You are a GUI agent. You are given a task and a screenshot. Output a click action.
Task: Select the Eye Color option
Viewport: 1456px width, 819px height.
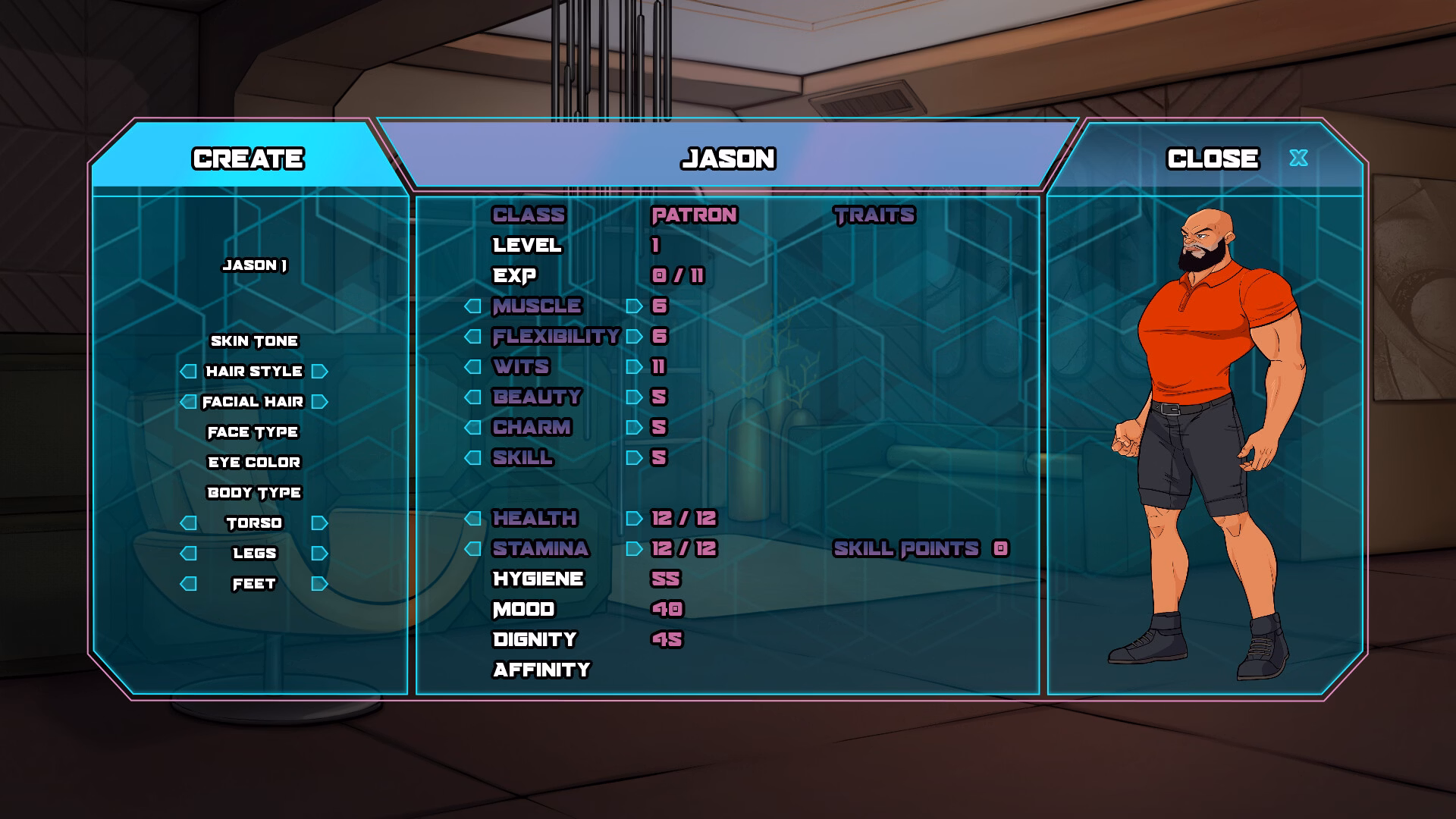coord(253,462)
